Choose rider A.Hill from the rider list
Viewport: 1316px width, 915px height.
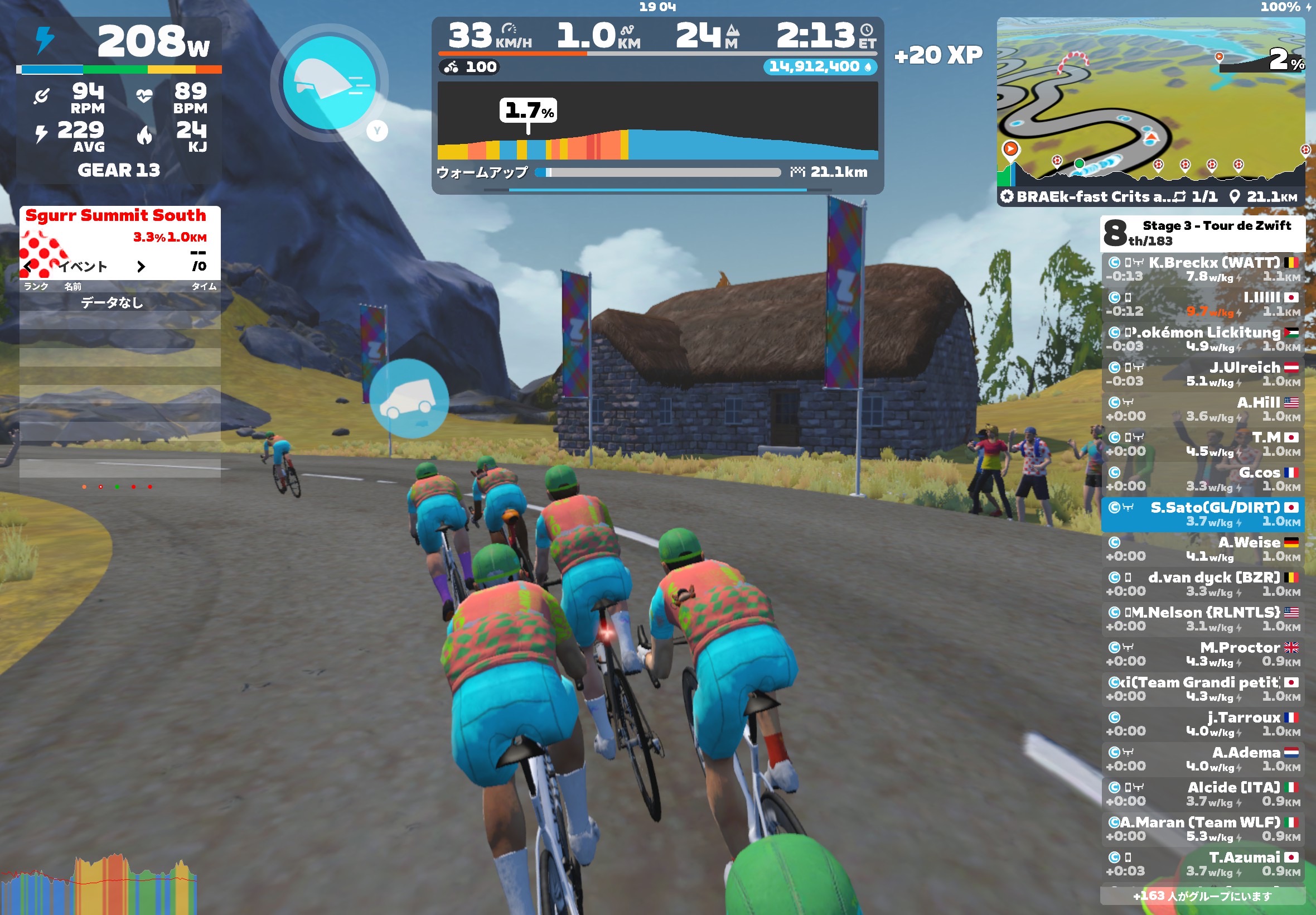coord(1202,410)
